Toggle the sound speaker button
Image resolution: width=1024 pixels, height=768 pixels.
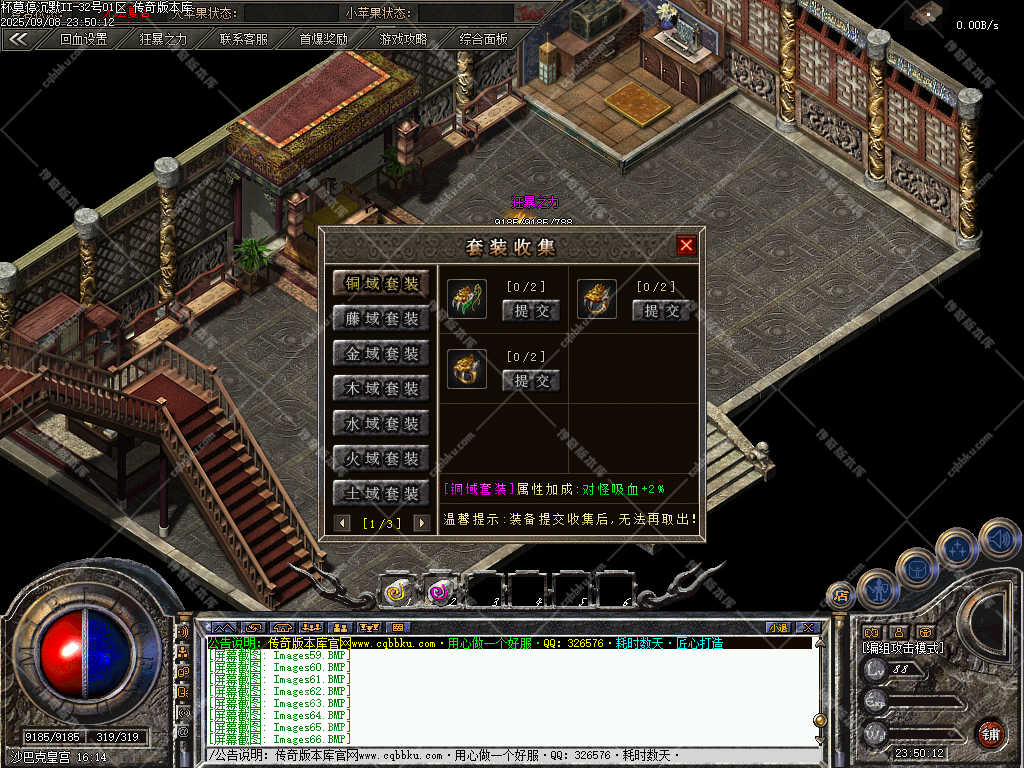click(x=999, y=539)
